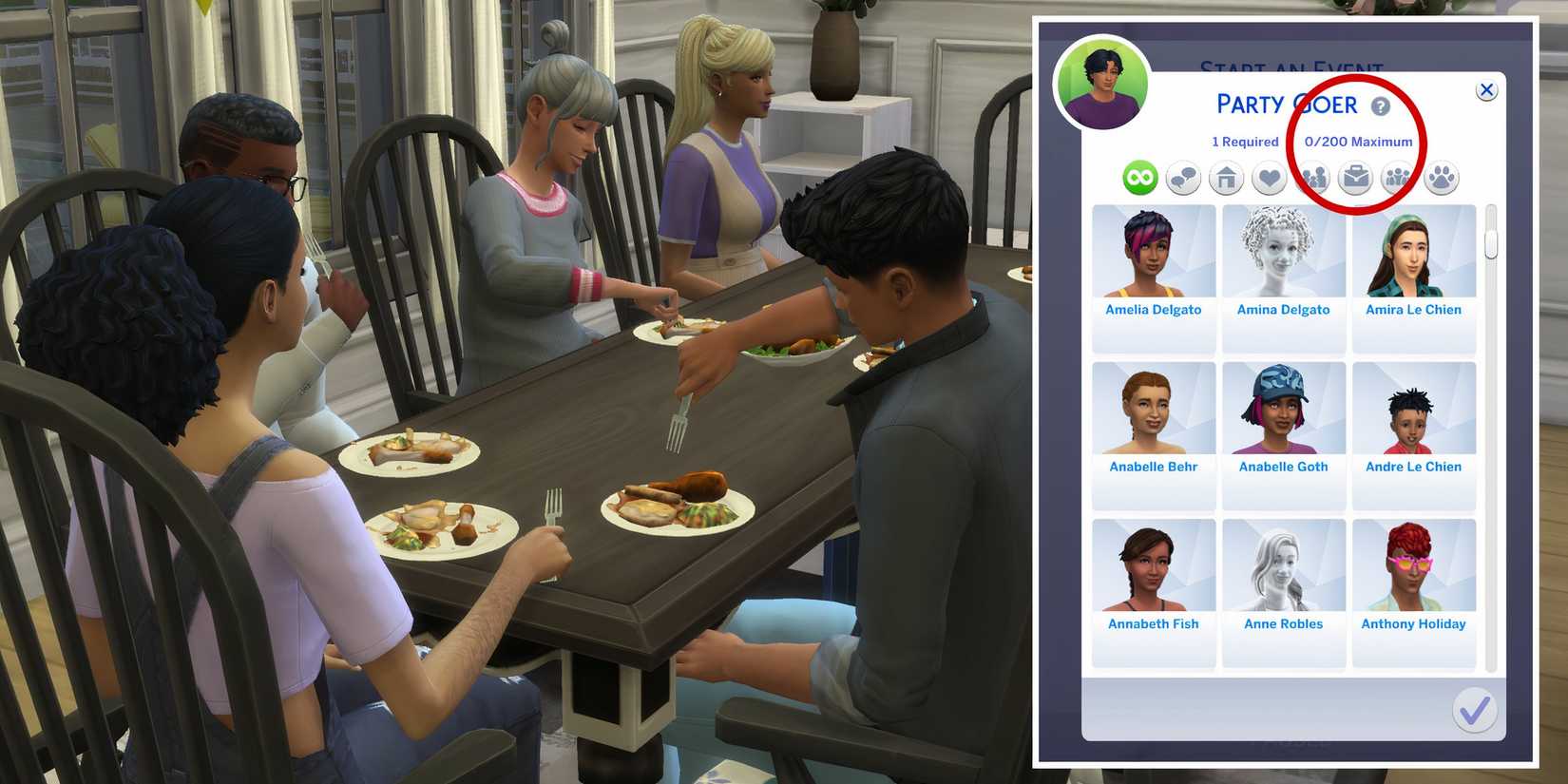Open the paw print pets filter

[1443, 176]
